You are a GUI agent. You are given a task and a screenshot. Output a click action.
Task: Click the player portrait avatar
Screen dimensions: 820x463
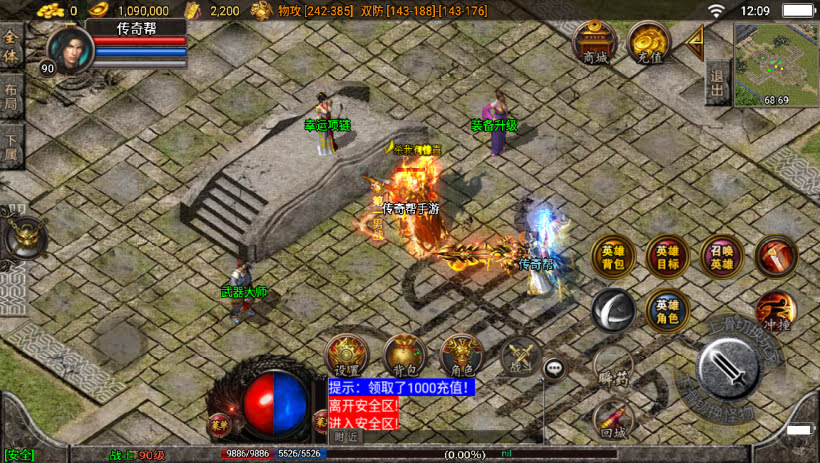67,48
